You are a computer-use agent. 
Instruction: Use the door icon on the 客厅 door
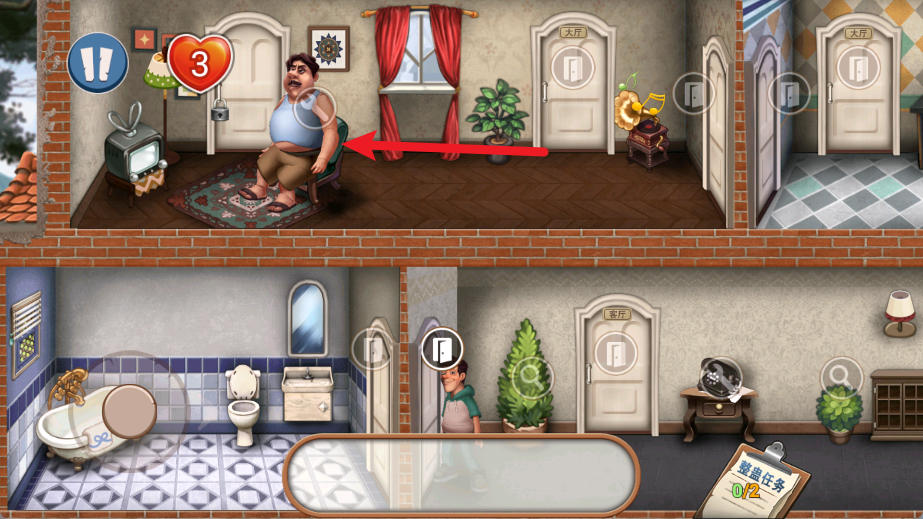(614, 352)
